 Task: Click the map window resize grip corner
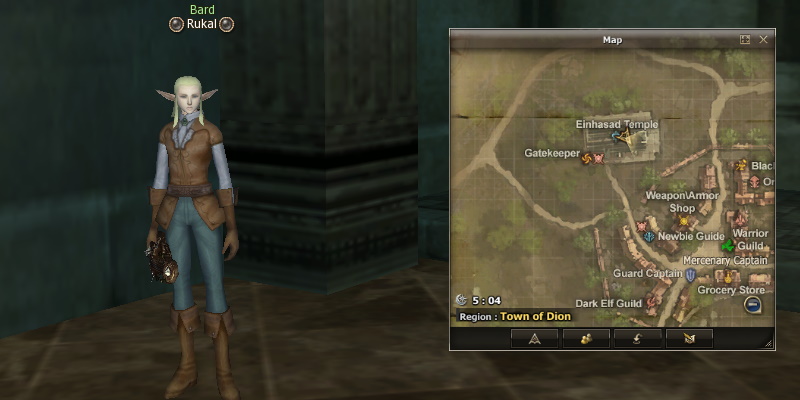pos(768,343)
